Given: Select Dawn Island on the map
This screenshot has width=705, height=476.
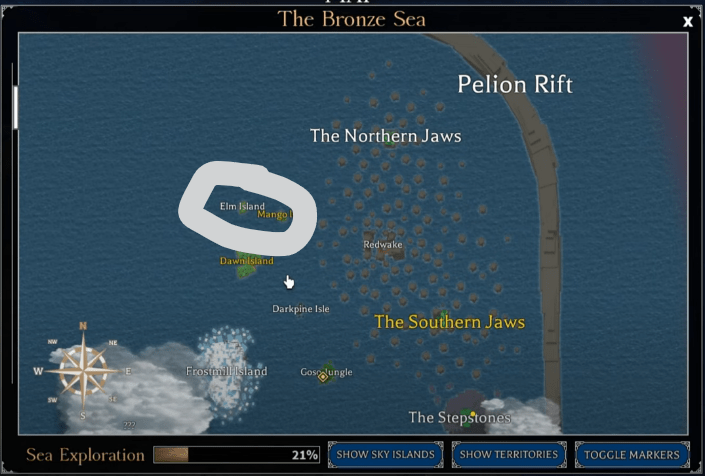Looking at the screenshot, I should pos(246,262).
